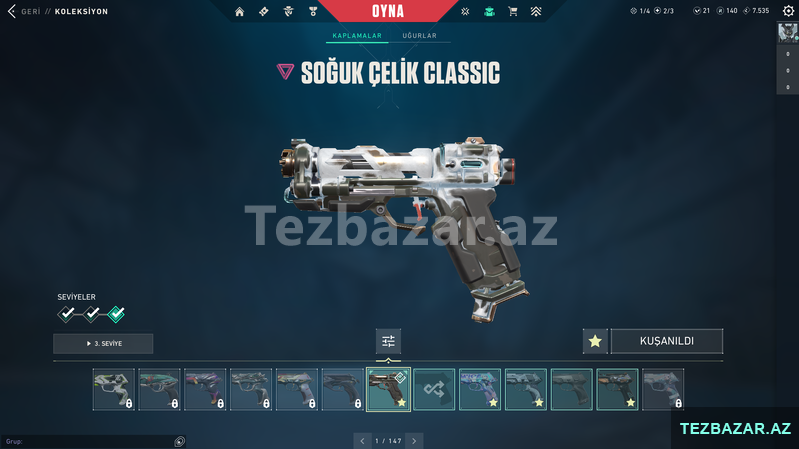Open the shopping cart store icon
Screen dimensions: 799x449
[x=513, y=12]
